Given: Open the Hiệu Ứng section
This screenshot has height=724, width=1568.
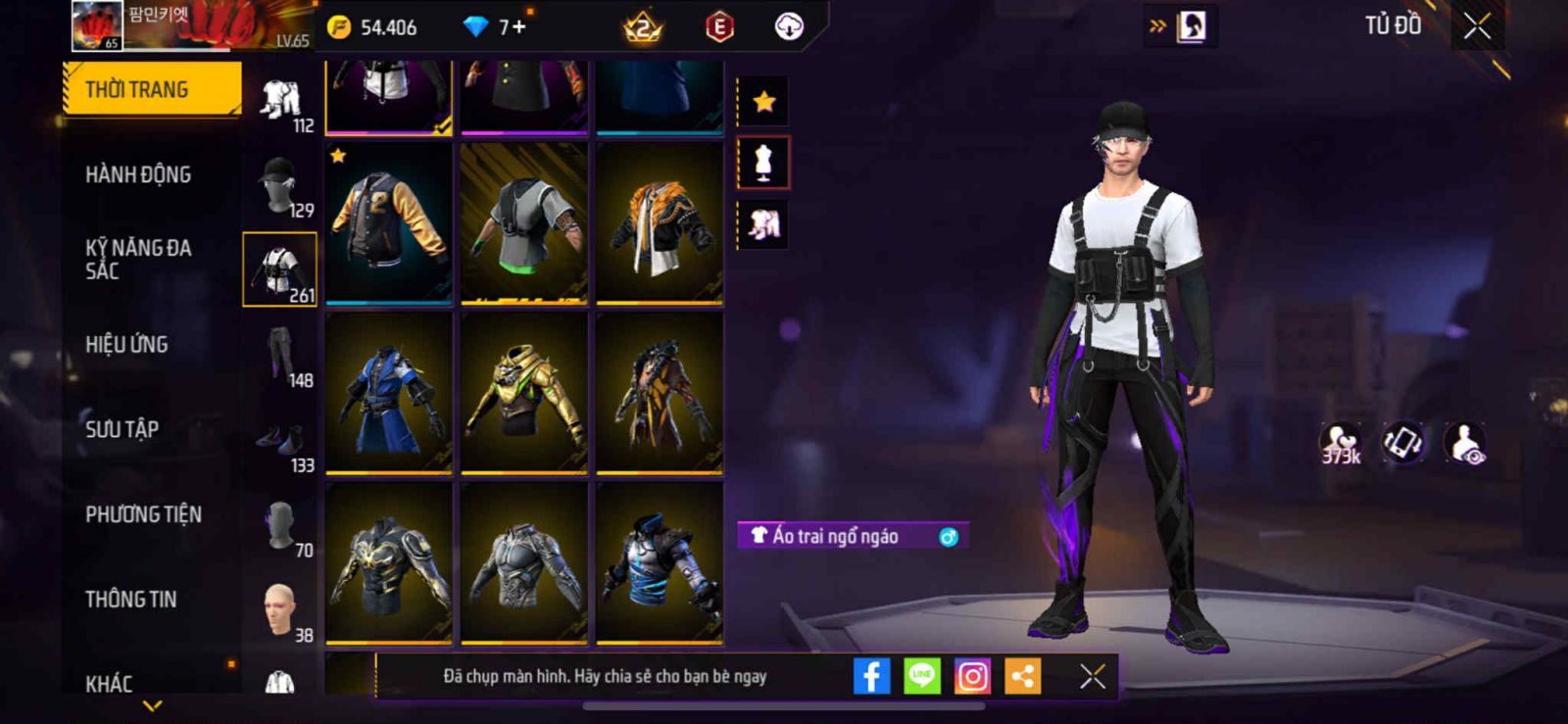Looking at the screenshot, I should (126, 345).
